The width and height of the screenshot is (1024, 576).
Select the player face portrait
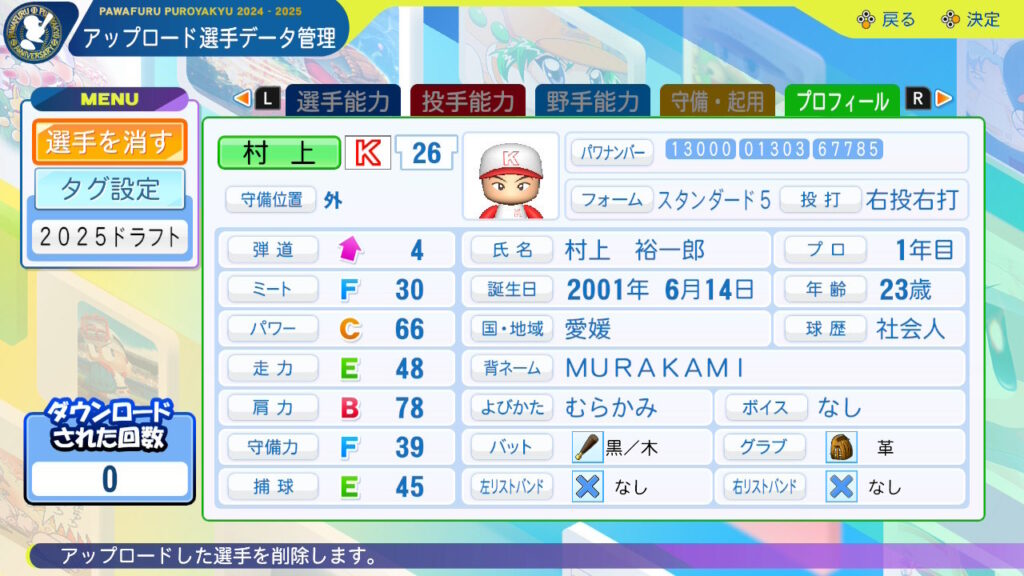[x=511, y=176]
